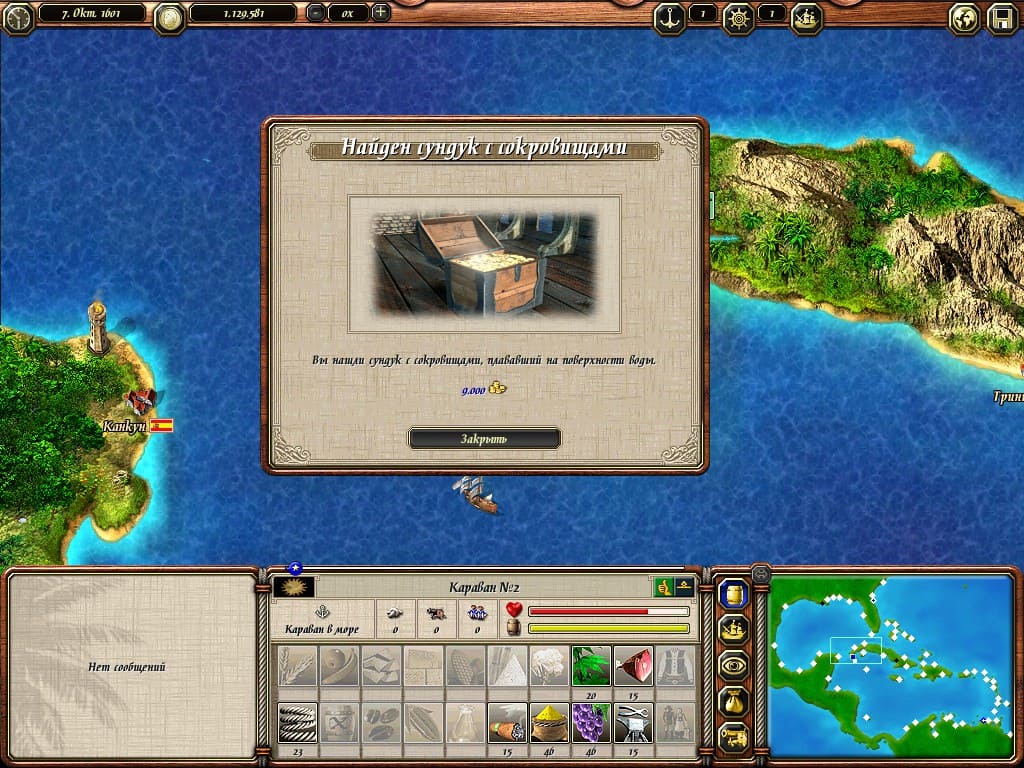Select the green hemp leaves cargo slot
Viewport: 1024px width, 768px height.
click(x=591, y=665)
